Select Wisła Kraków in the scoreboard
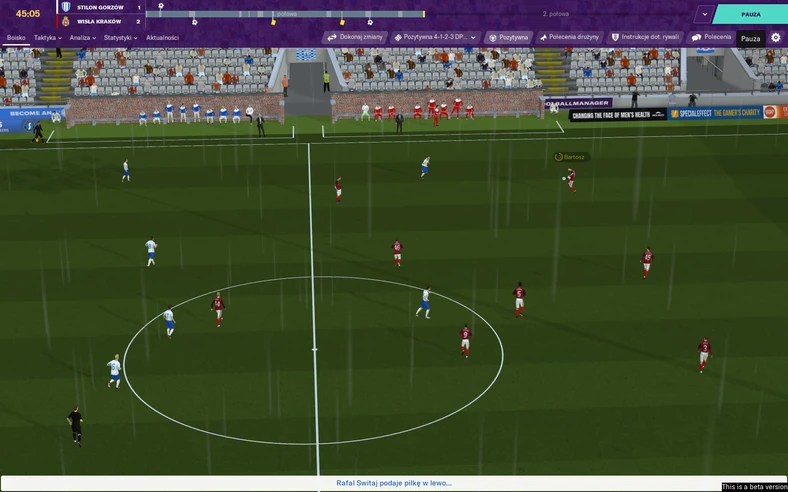The height and width of the screenshot is (492, 788). [100, 20]
